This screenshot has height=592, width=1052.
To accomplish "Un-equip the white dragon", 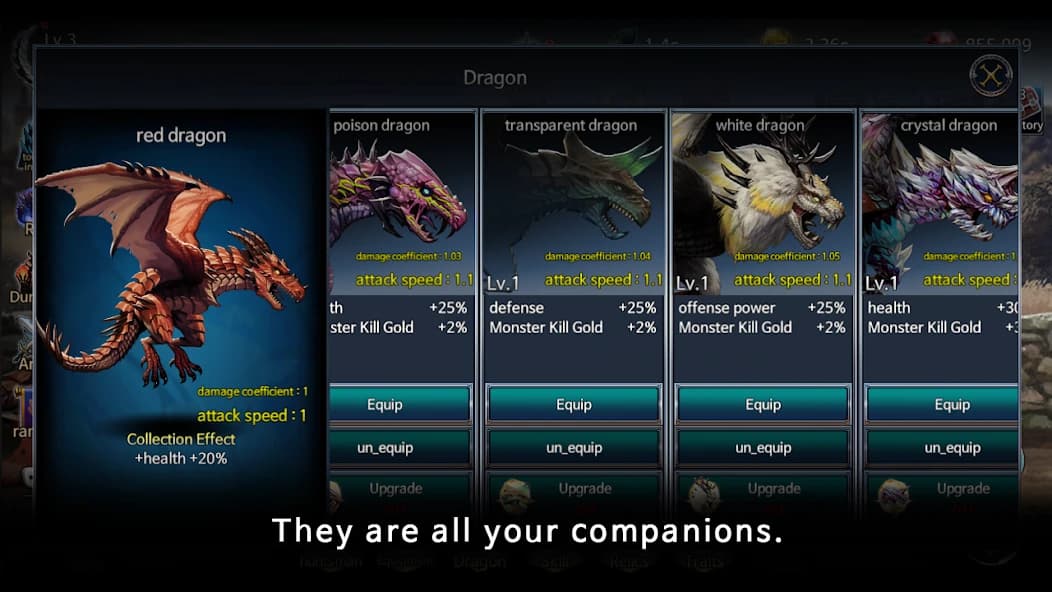I will pyautogui.click(x=763, y=448).
